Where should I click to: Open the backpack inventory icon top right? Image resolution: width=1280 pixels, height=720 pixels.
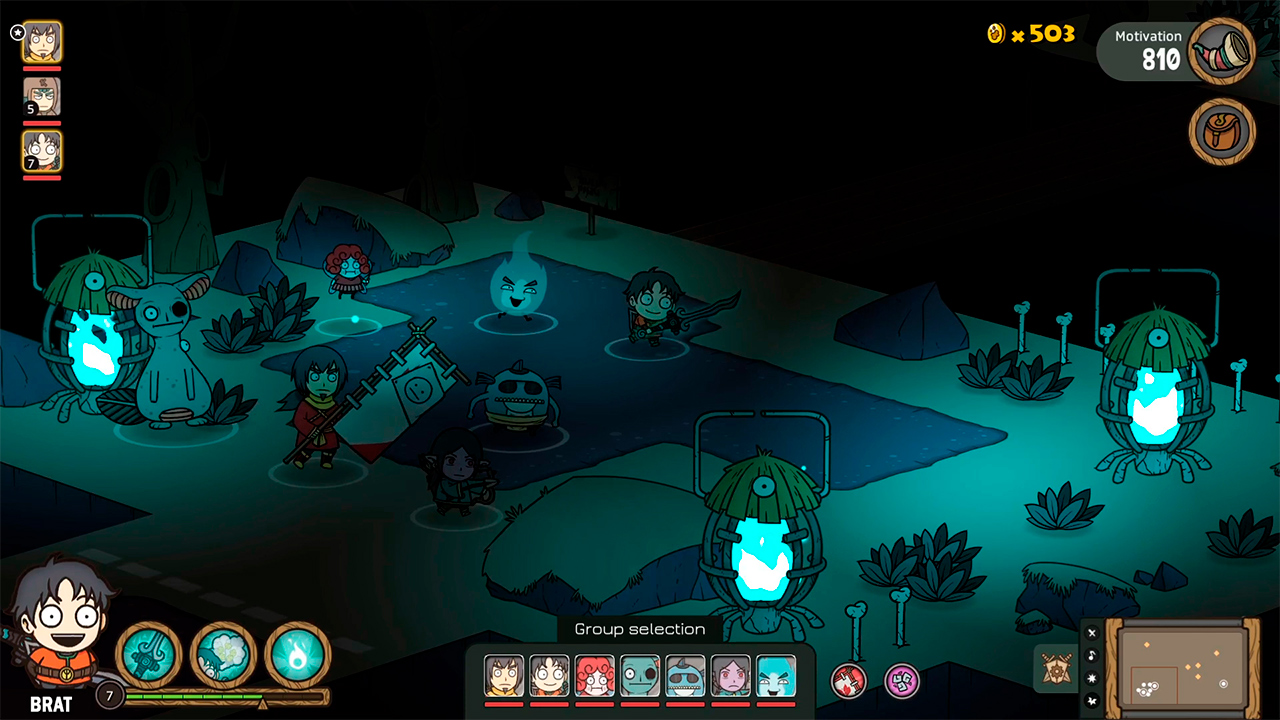(x=1220, y=131)
